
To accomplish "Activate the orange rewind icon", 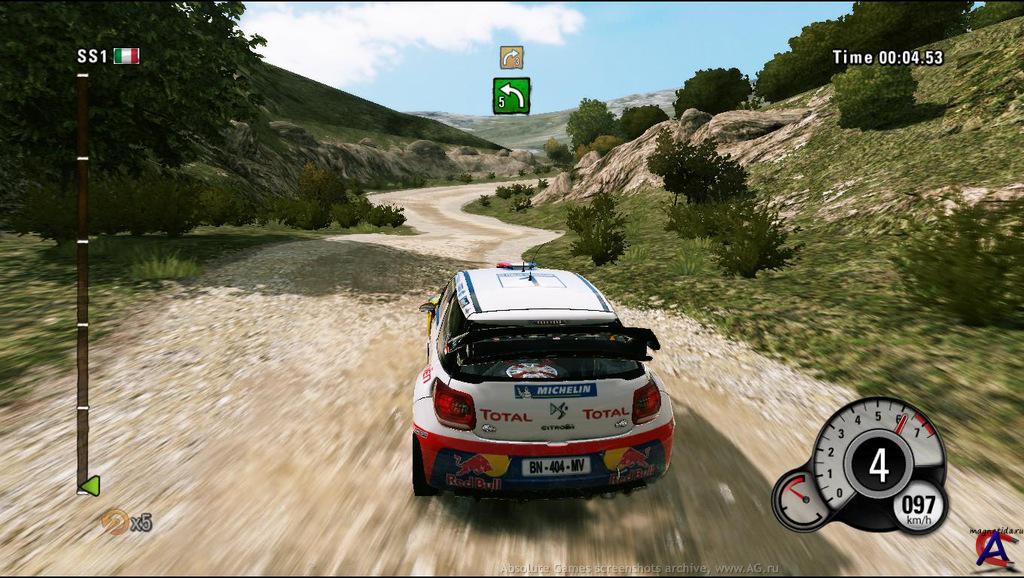I will pos(115,521).
